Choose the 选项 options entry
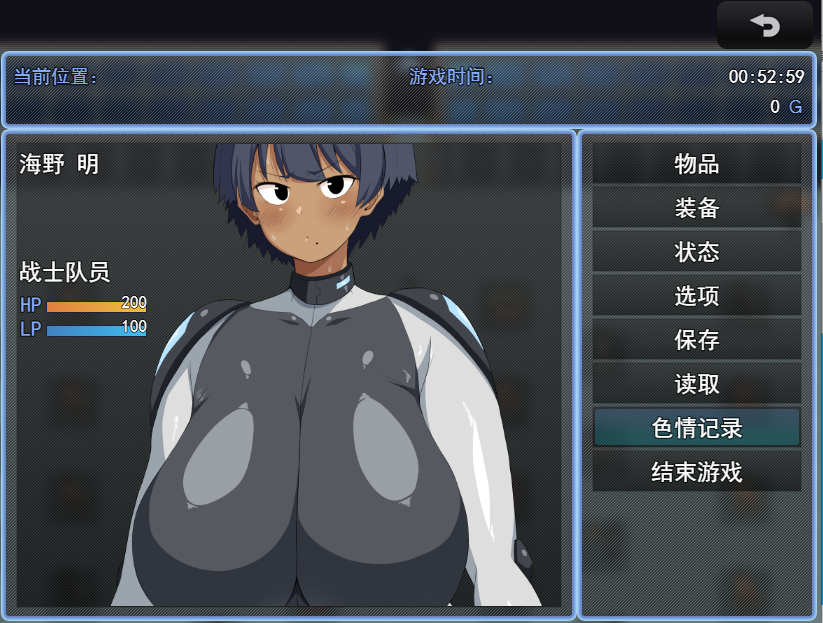The height and width of the screenshot is (623, 823). (x=696, y=296)
